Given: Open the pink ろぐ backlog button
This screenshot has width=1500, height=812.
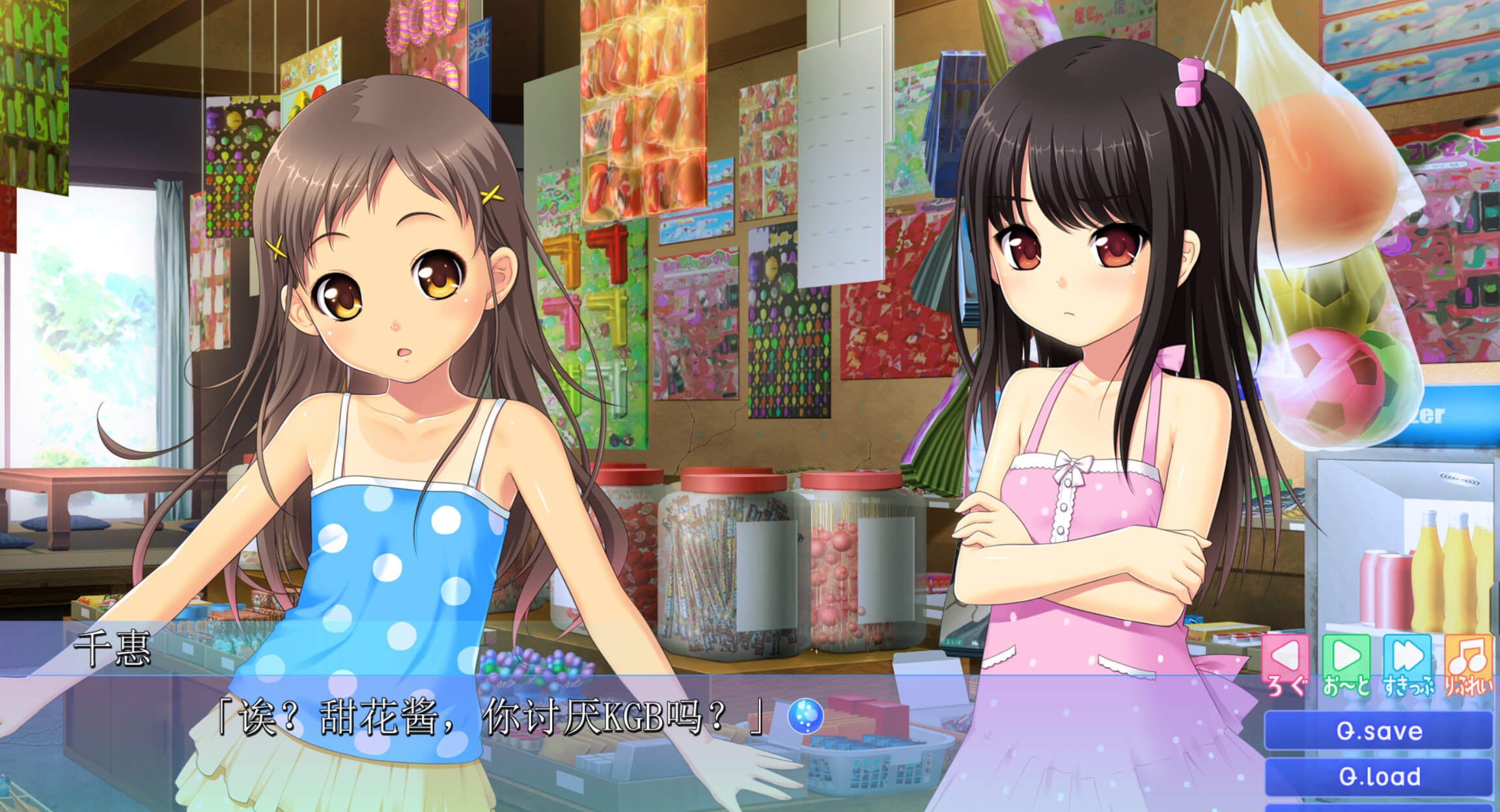Looking at the screenshot, I should [x=1286, y=662].
